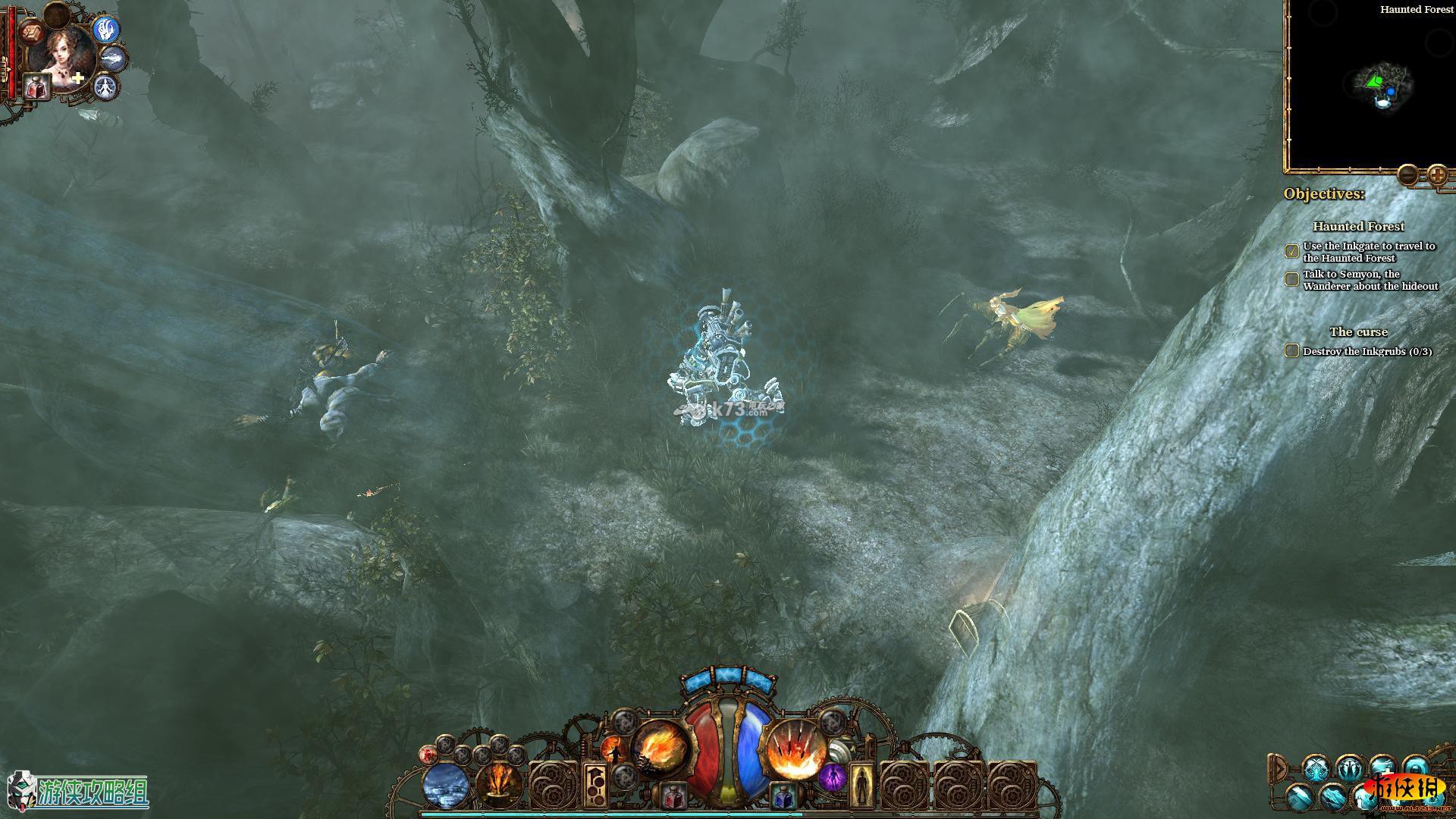Viewport: 1456px width, 819px height.
Task: Activate the purple silhouette aura skill
Action: (x=832, y=778)
